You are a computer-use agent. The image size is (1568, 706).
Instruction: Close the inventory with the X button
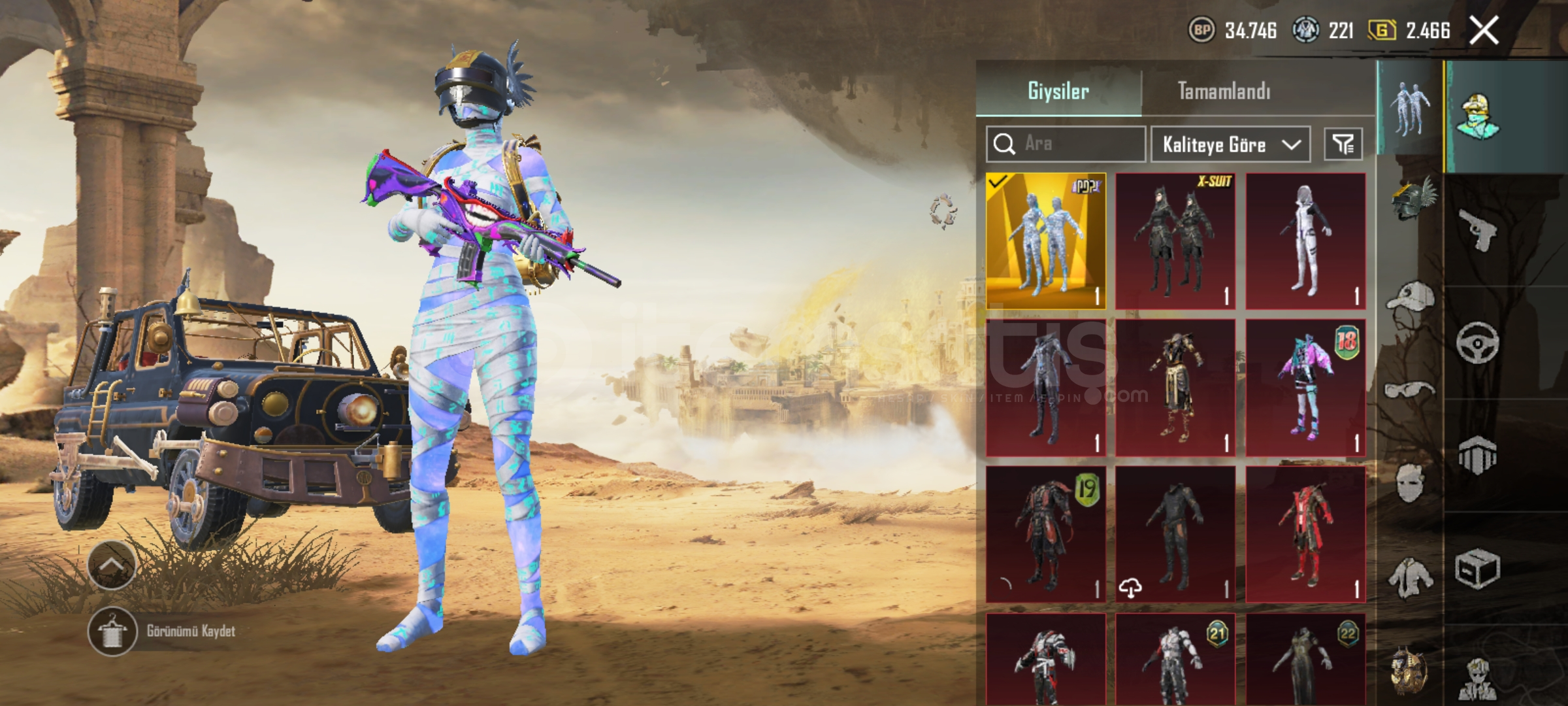(1484, 30)
